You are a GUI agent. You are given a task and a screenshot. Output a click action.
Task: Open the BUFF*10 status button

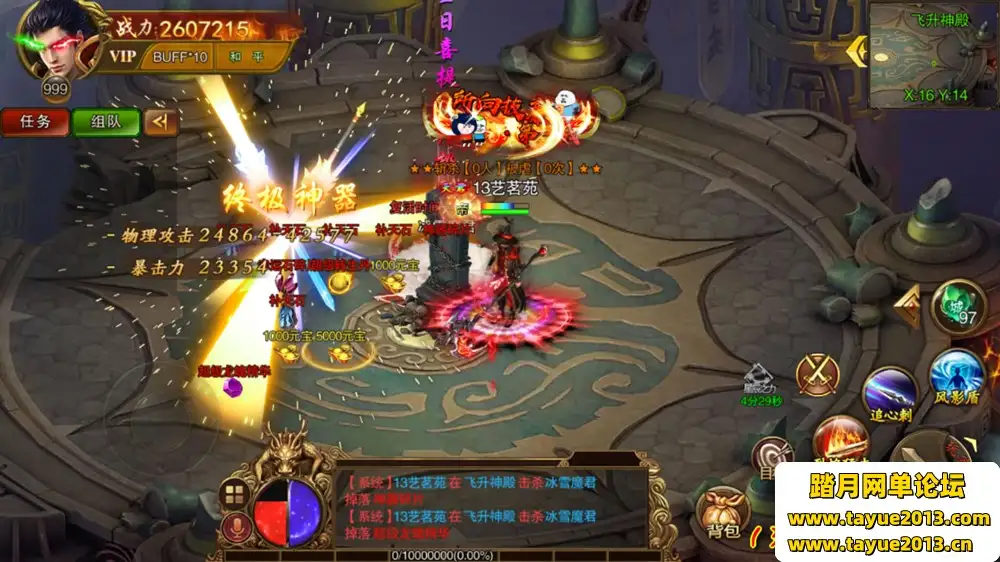(x=180, y=57)
